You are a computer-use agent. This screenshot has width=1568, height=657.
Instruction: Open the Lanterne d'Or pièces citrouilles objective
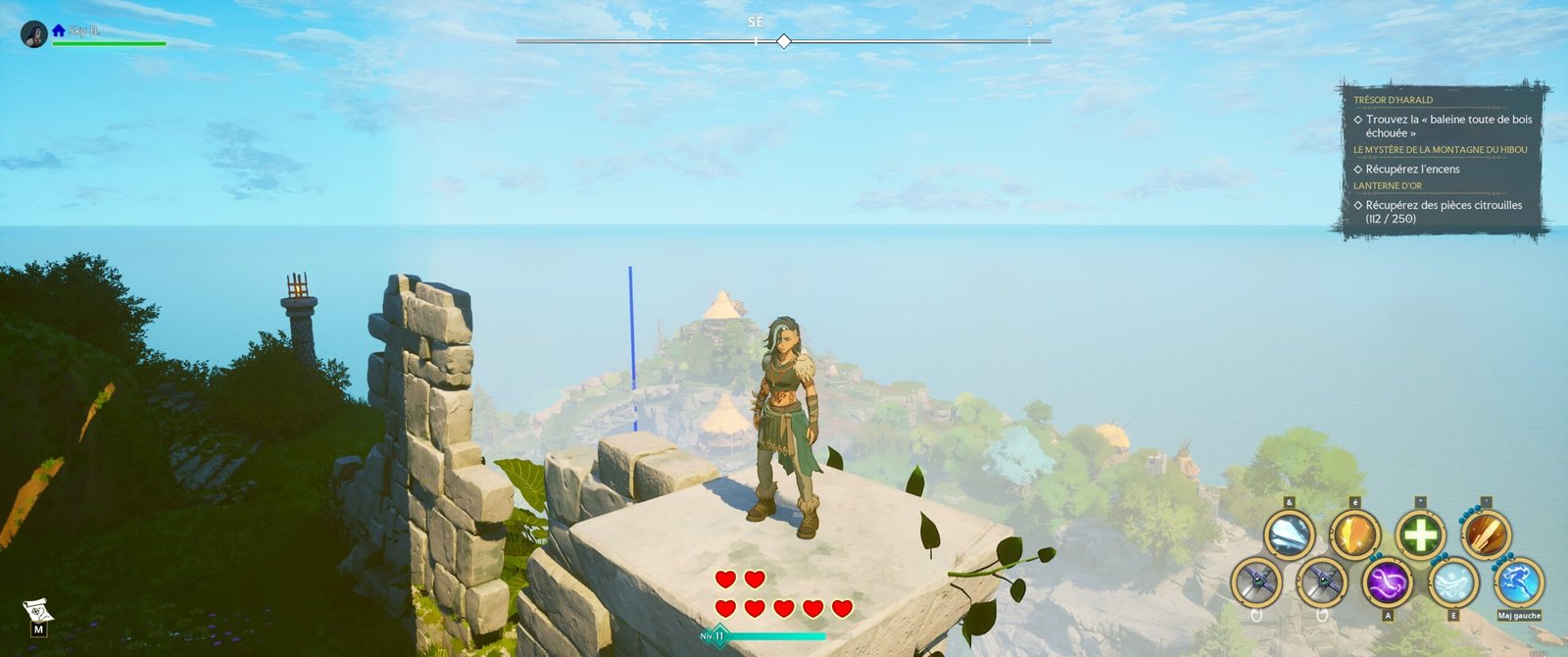tap(1444, 211)
